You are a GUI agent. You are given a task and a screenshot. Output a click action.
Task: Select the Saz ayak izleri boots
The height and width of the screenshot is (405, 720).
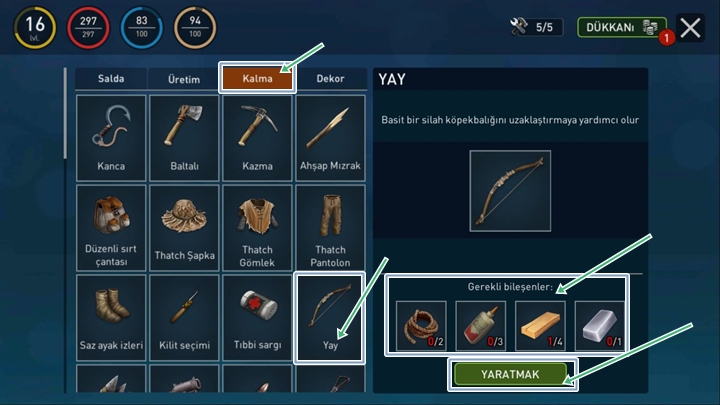[x=111, y=318]
